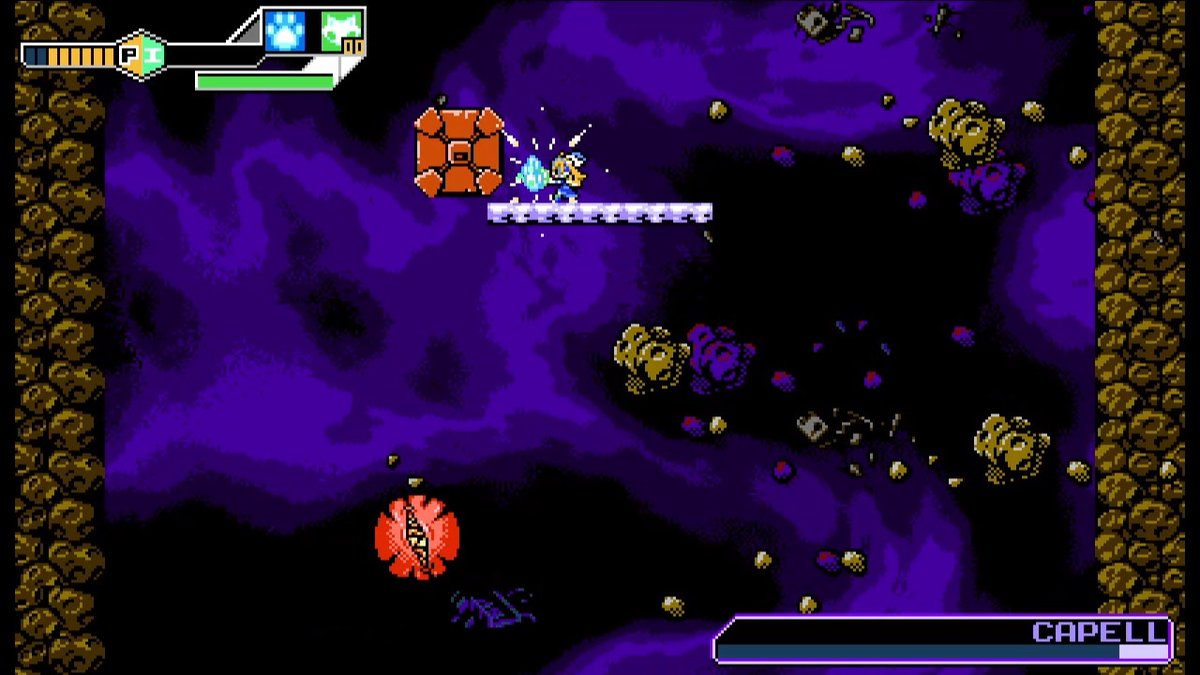Click the P/I pilot mode hexagon badge

(x=141, y=55)
